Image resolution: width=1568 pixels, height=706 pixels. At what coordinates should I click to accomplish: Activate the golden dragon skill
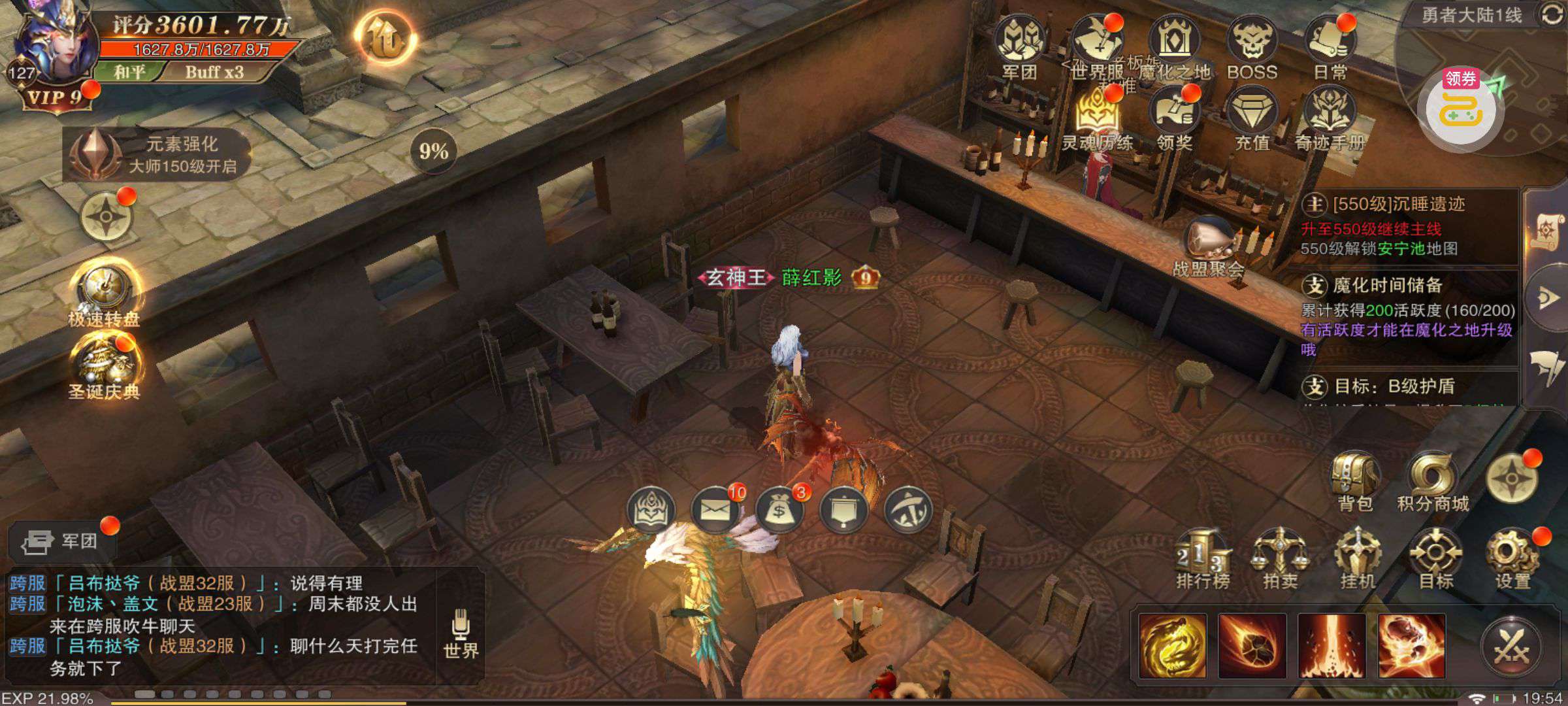coord(1173,646)
